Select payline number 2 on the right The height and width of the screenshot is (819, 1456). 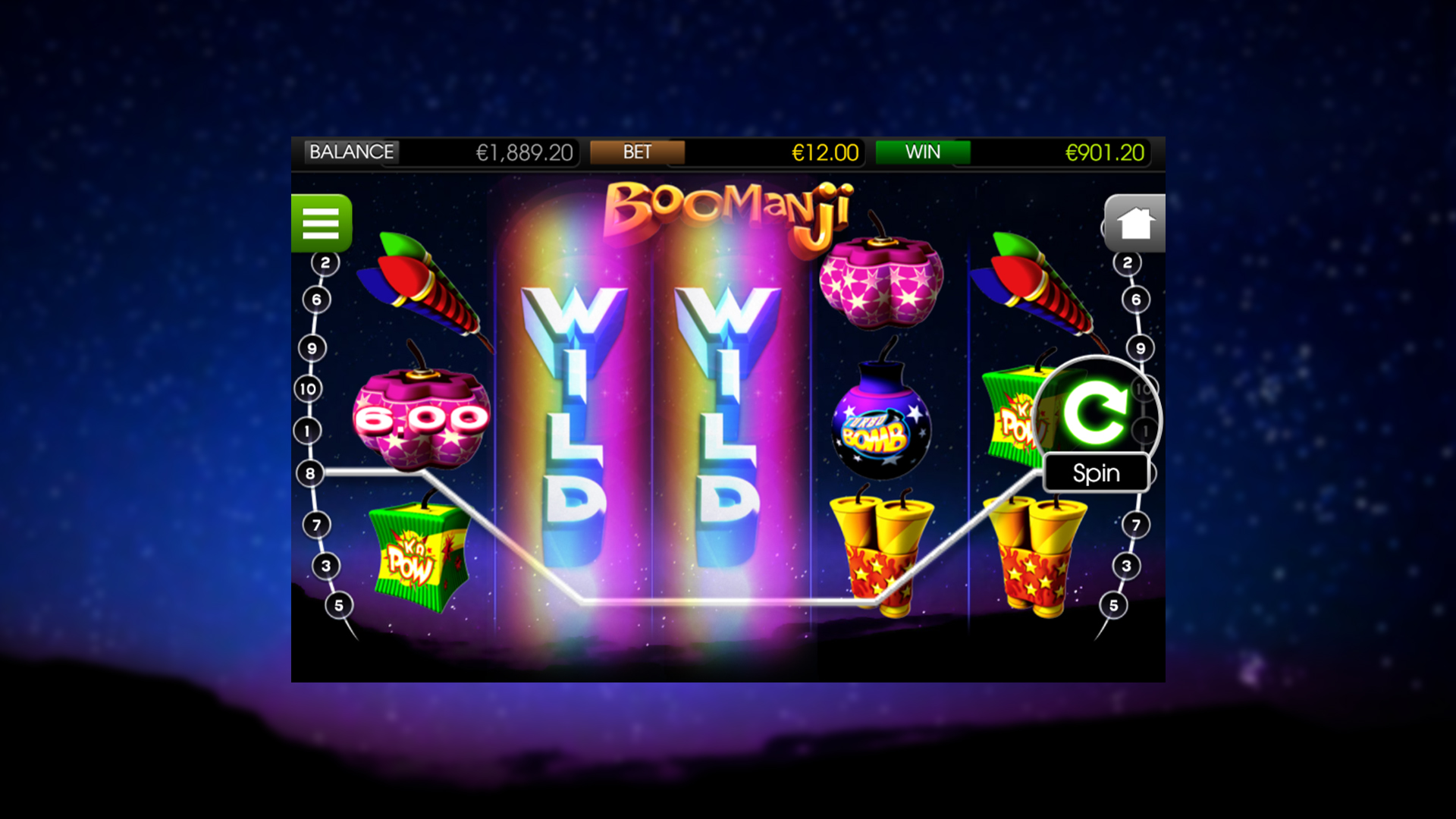pos(1128,262)
